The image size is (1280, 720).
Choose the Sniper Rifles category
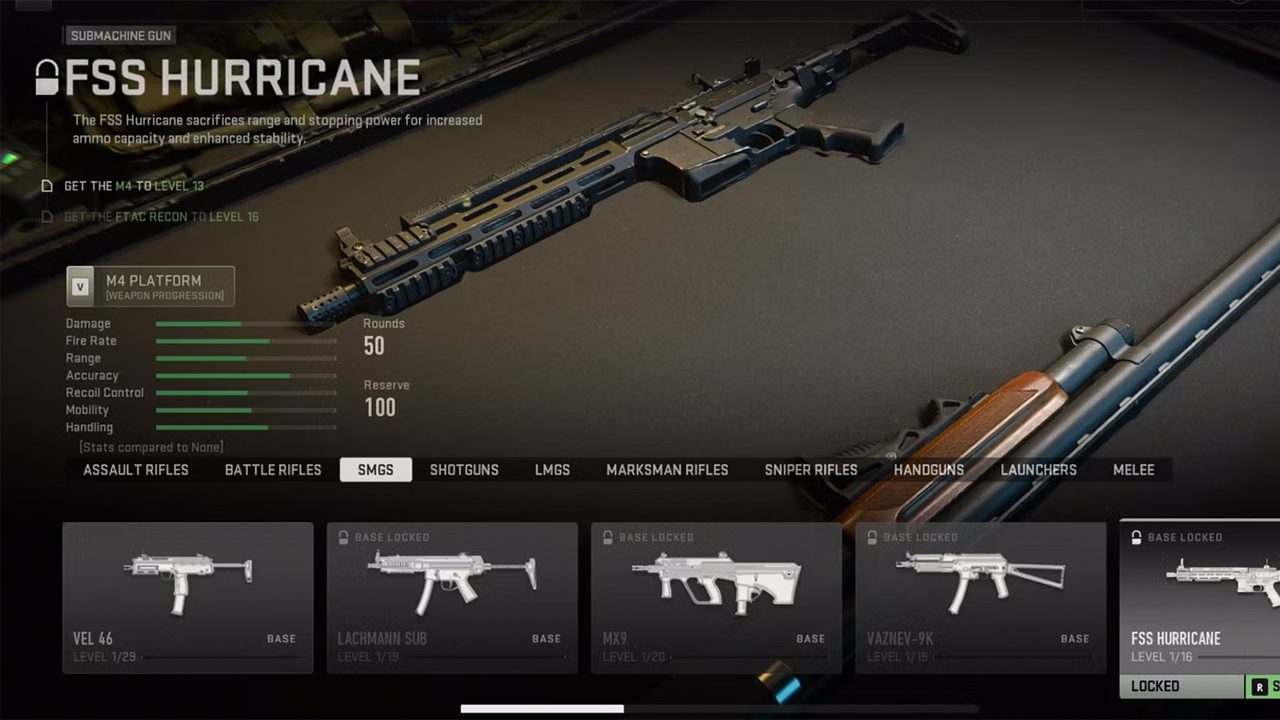[811, 470]
